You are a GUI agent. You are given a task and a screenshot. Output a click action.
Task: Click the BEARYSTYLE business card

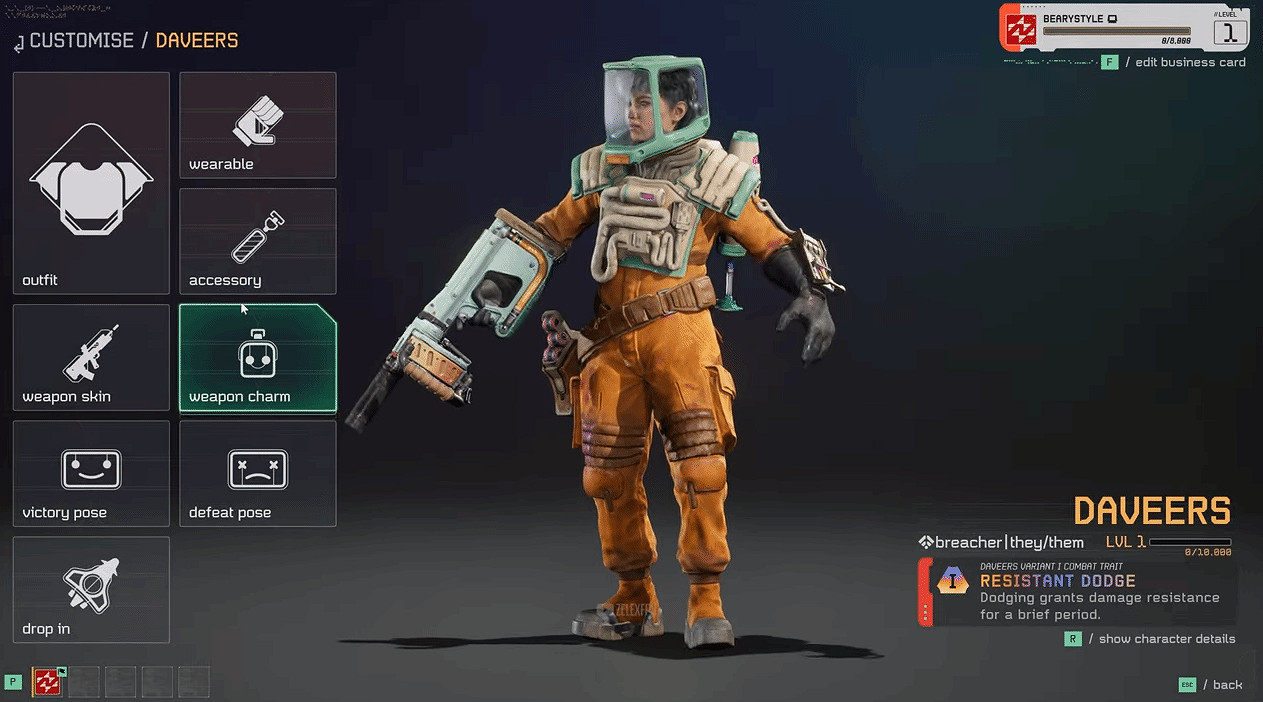(x=1124, y=28)
